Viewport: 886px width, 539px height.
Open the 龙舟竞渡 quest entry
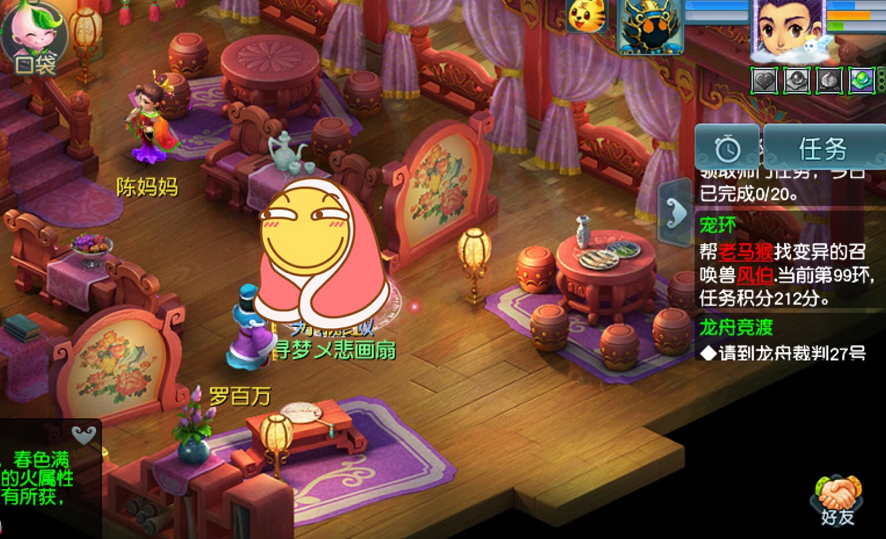click(738, 327)
